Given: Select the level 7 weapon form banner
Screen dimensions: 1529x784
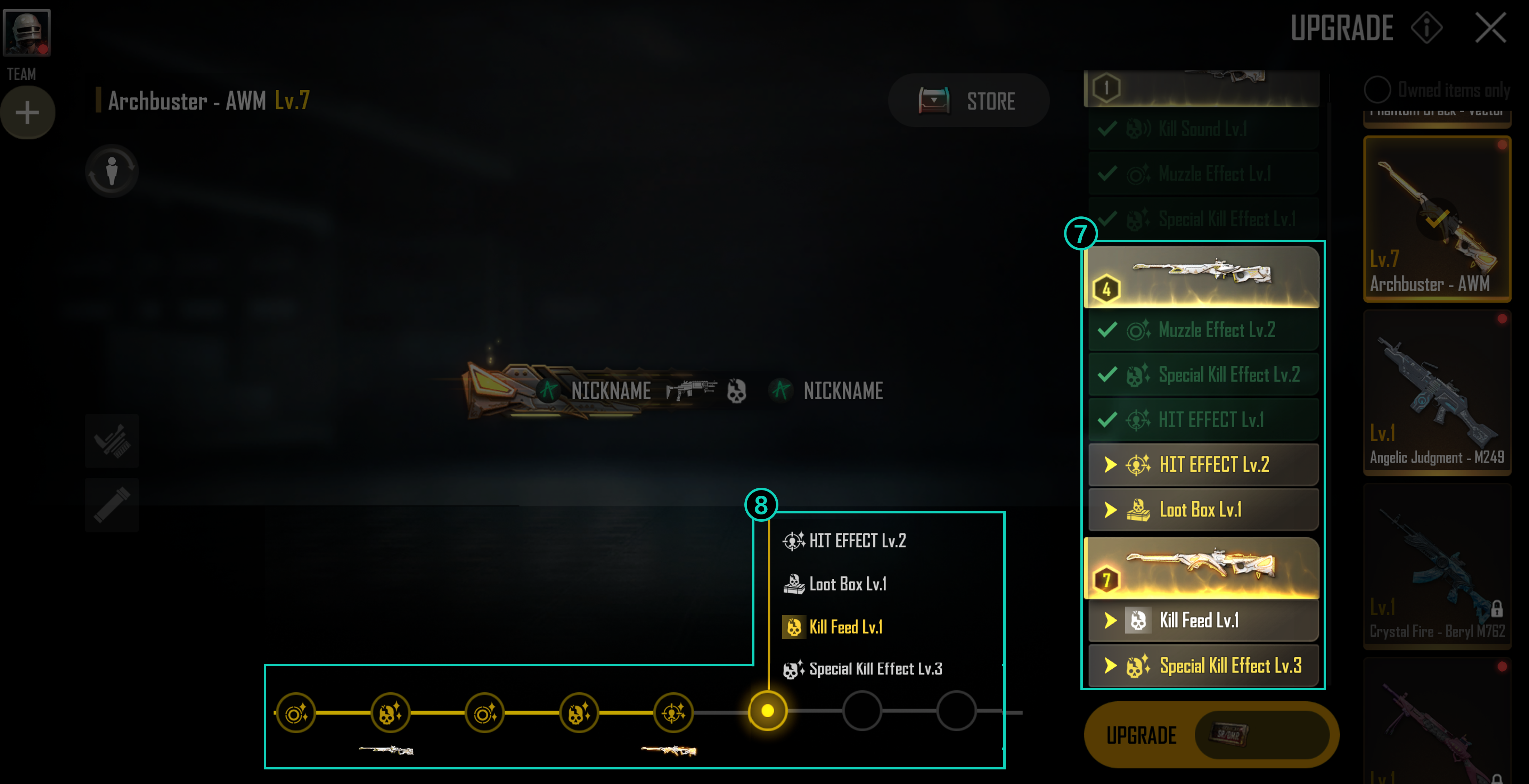Looking at the screenshot, I should [1201, 569].
